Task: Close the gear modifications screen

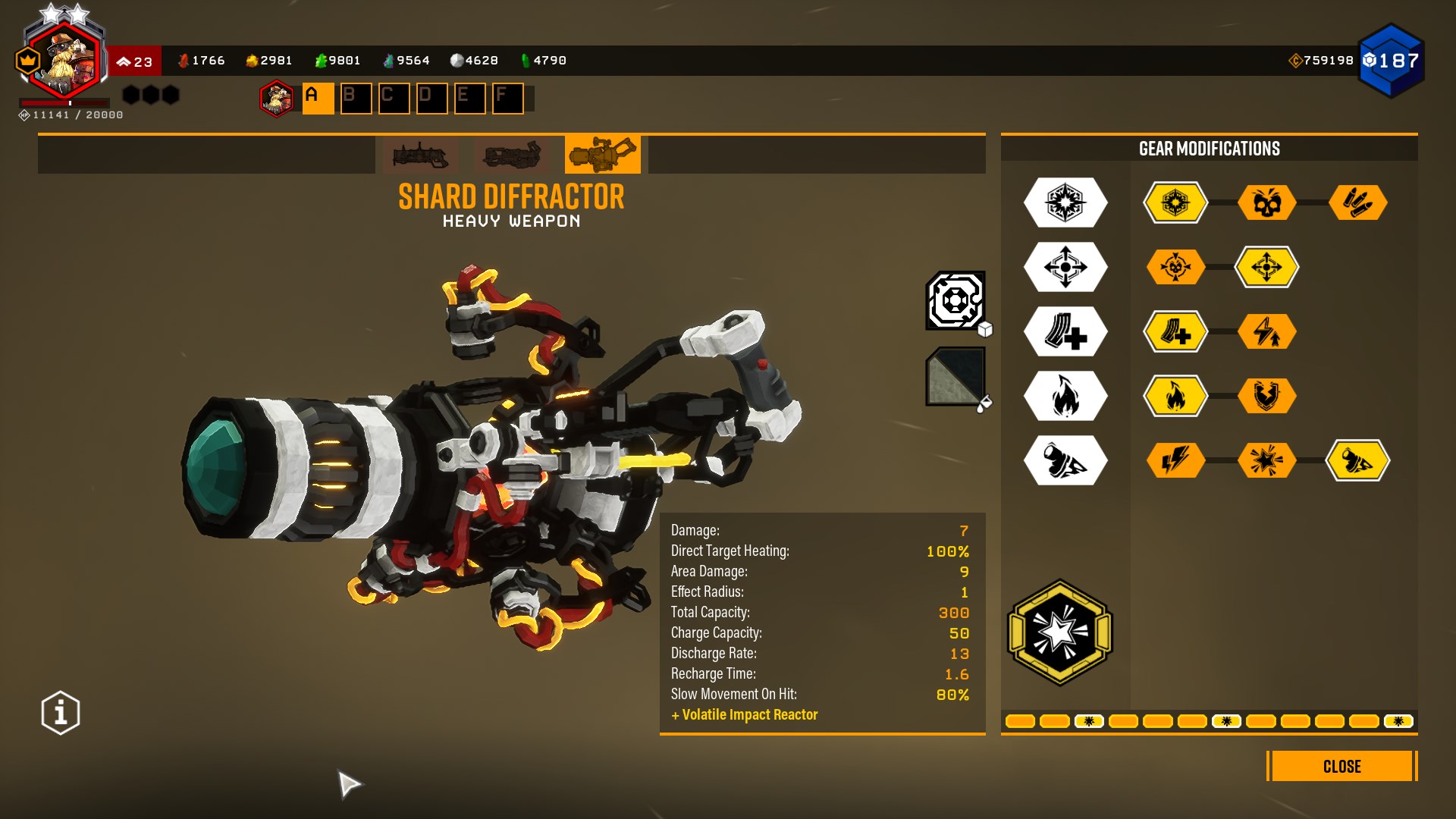Action: 1341,766
